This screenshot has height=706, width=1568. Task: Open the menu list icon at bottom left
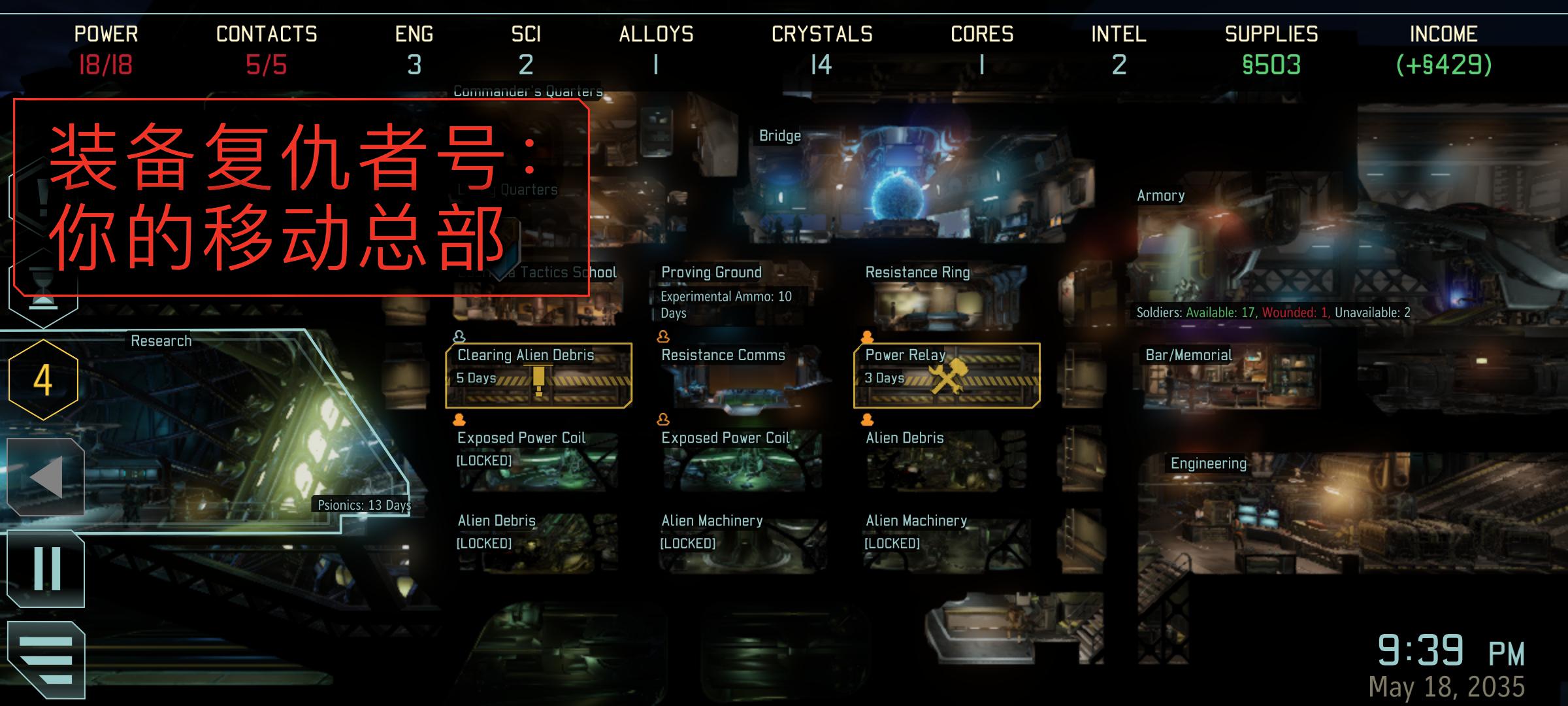(44, 657)
